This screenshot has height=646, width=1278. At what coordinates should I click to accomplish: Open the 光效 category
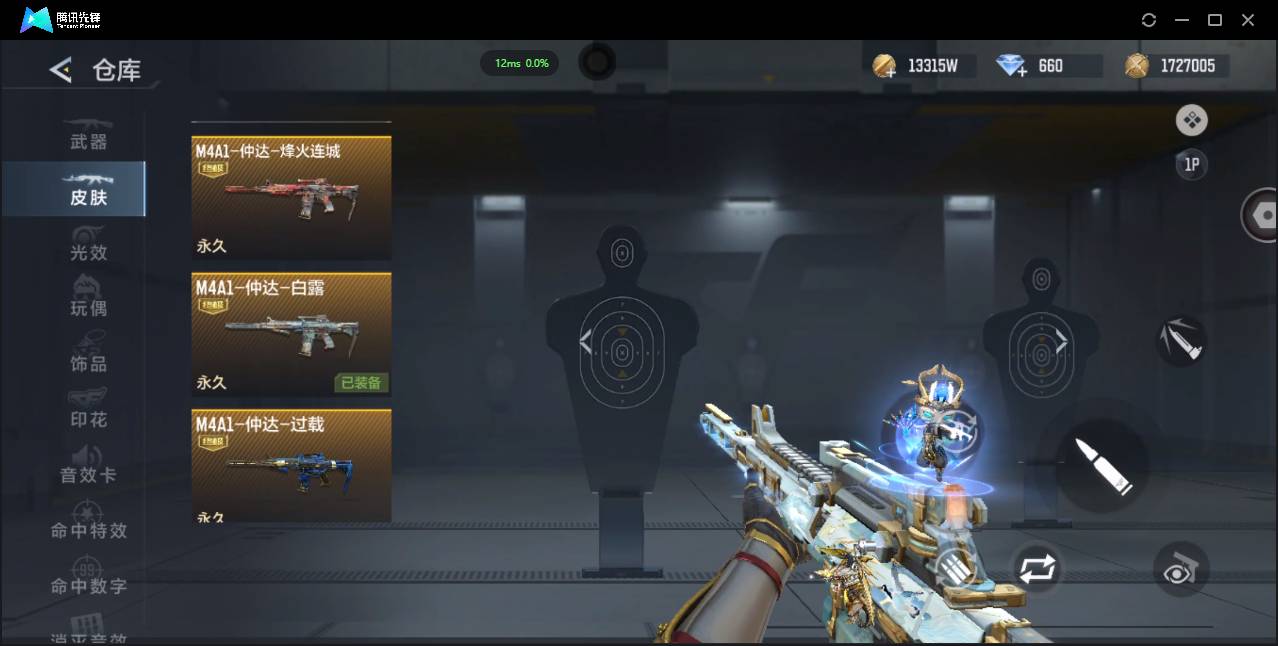click(x=88, y=245)
